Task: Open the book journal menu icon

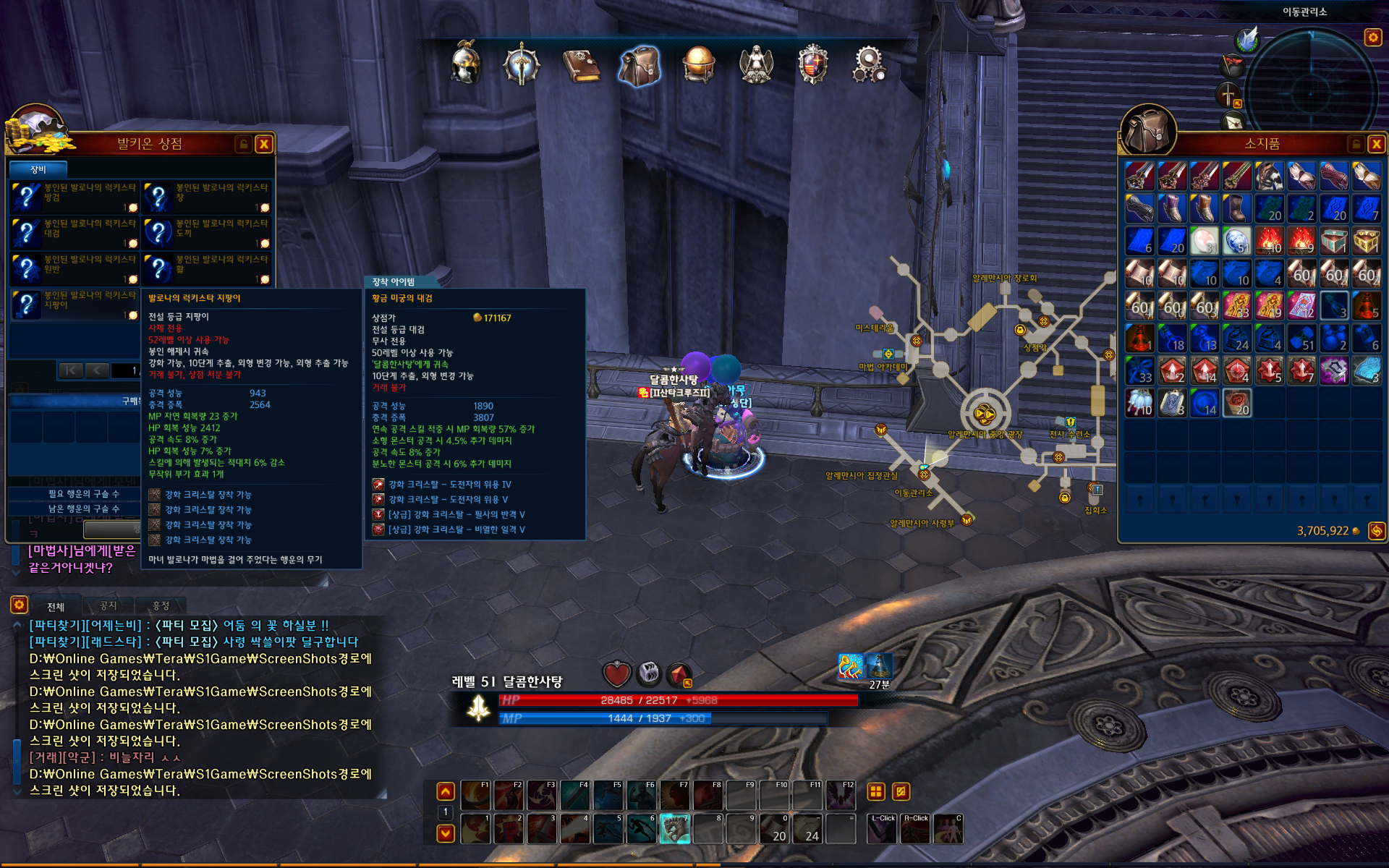Action: (581, 65)
